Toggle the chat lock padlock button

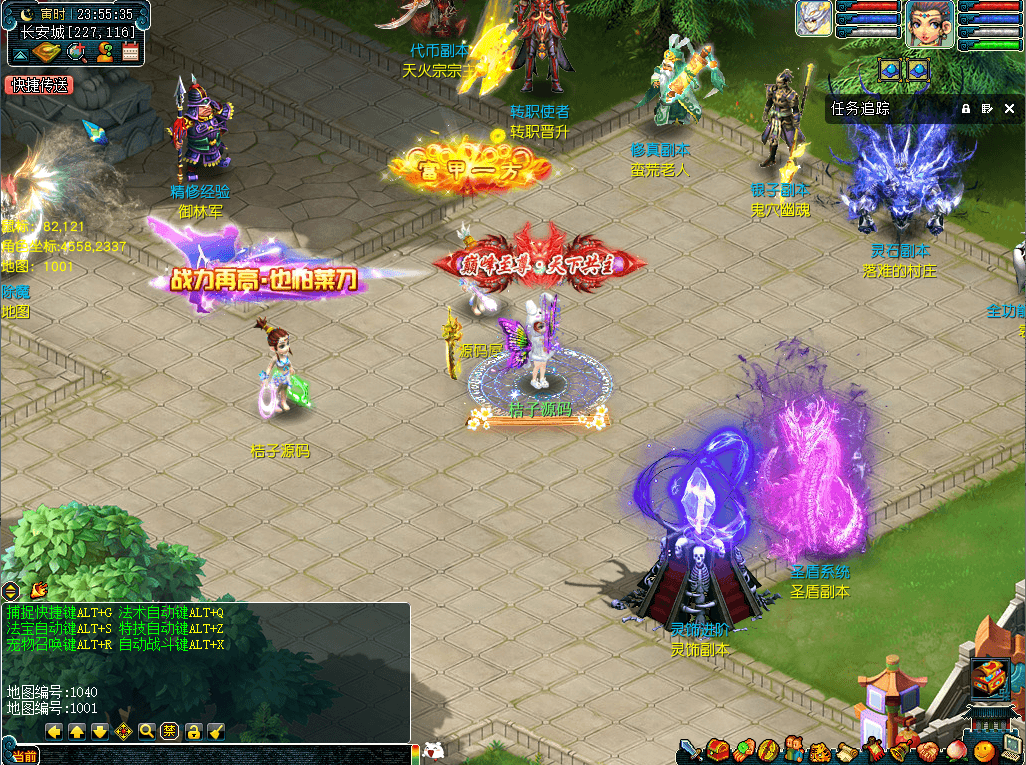(194, 731)
